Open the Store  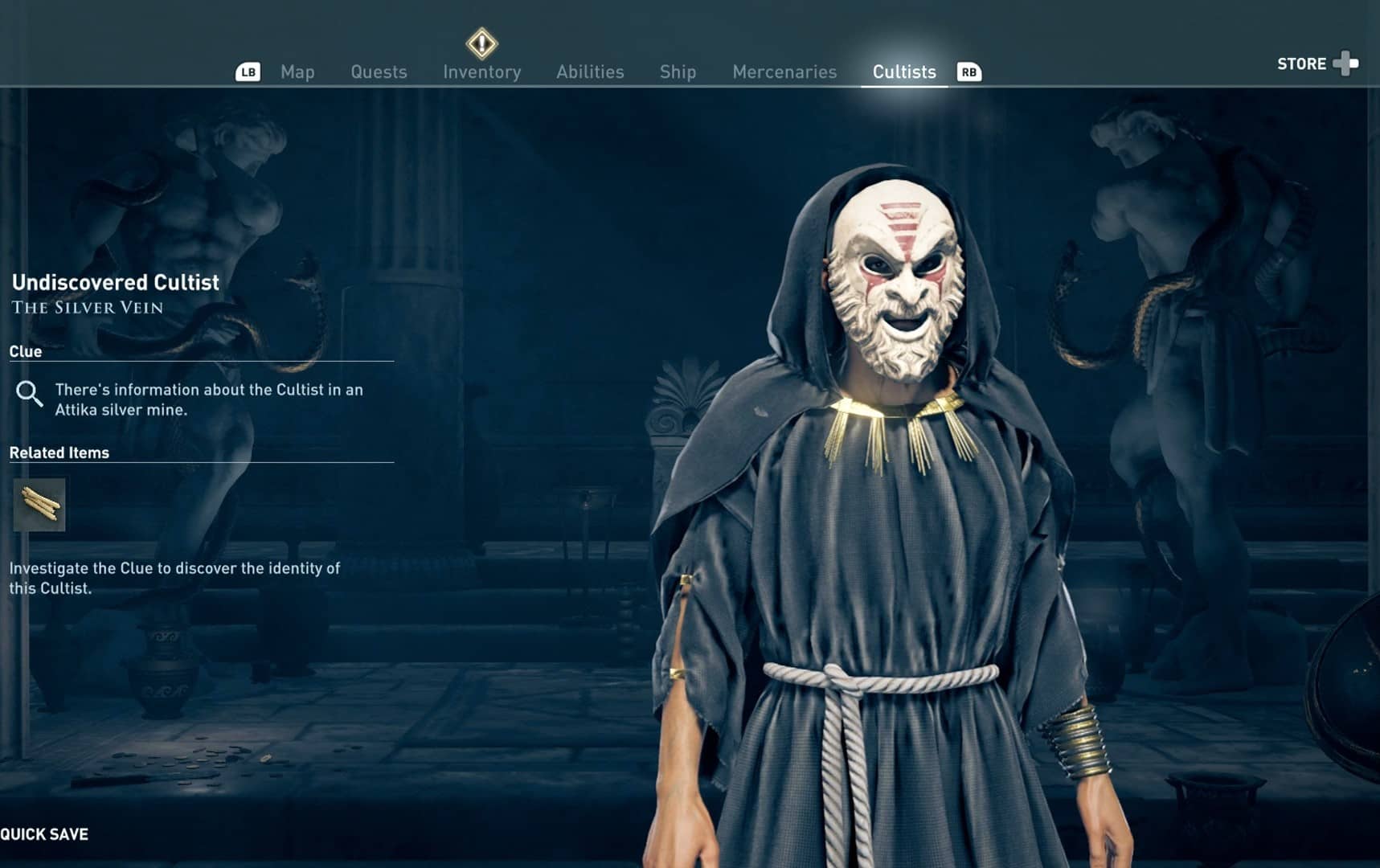[1317, 63]
